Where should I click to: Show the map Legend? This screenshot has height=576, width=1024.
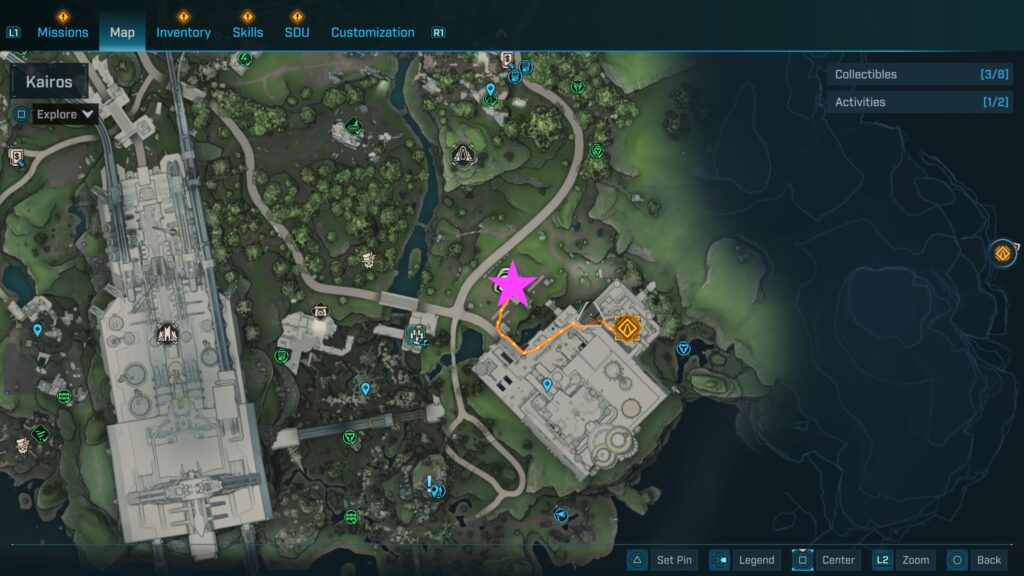click(x=744, y=560)
